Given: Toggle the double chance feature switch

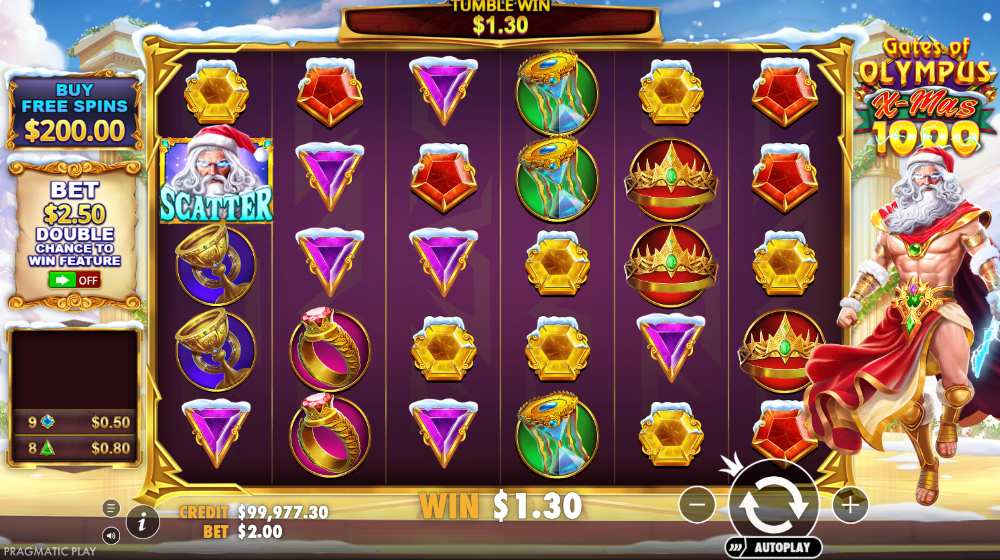Looking at the screenshot, I should click(x=75, y=280).
